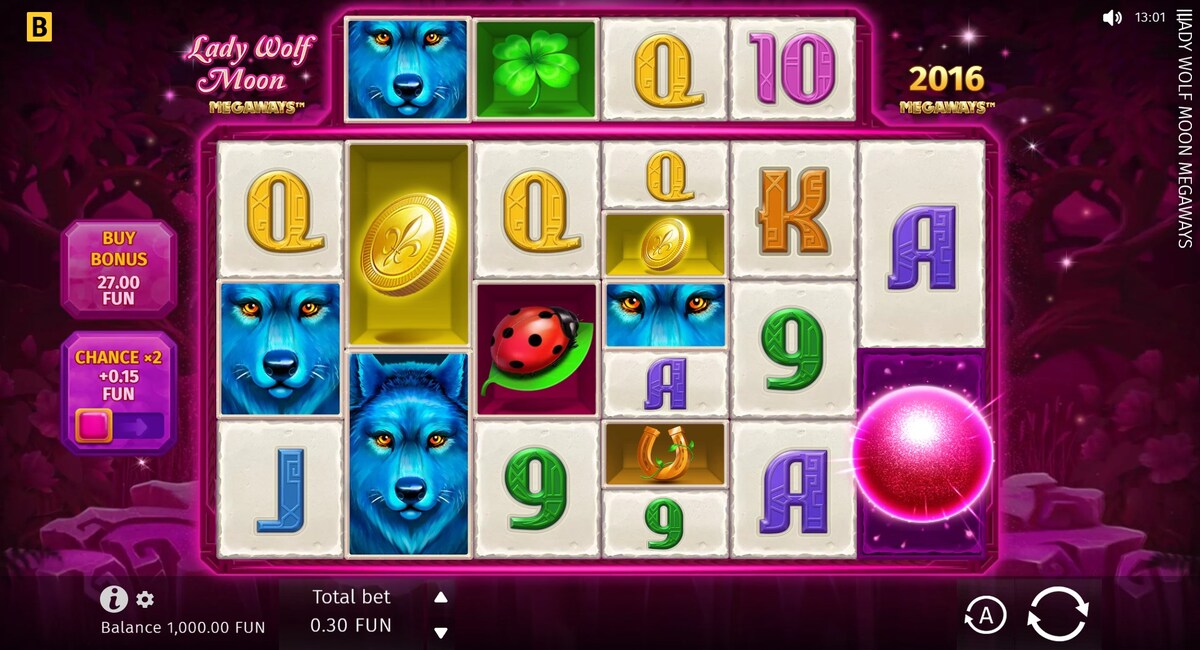Buy the bonus for 27.00 FUN
This screenshot has width=1200, height=650.
click(119, 269)
